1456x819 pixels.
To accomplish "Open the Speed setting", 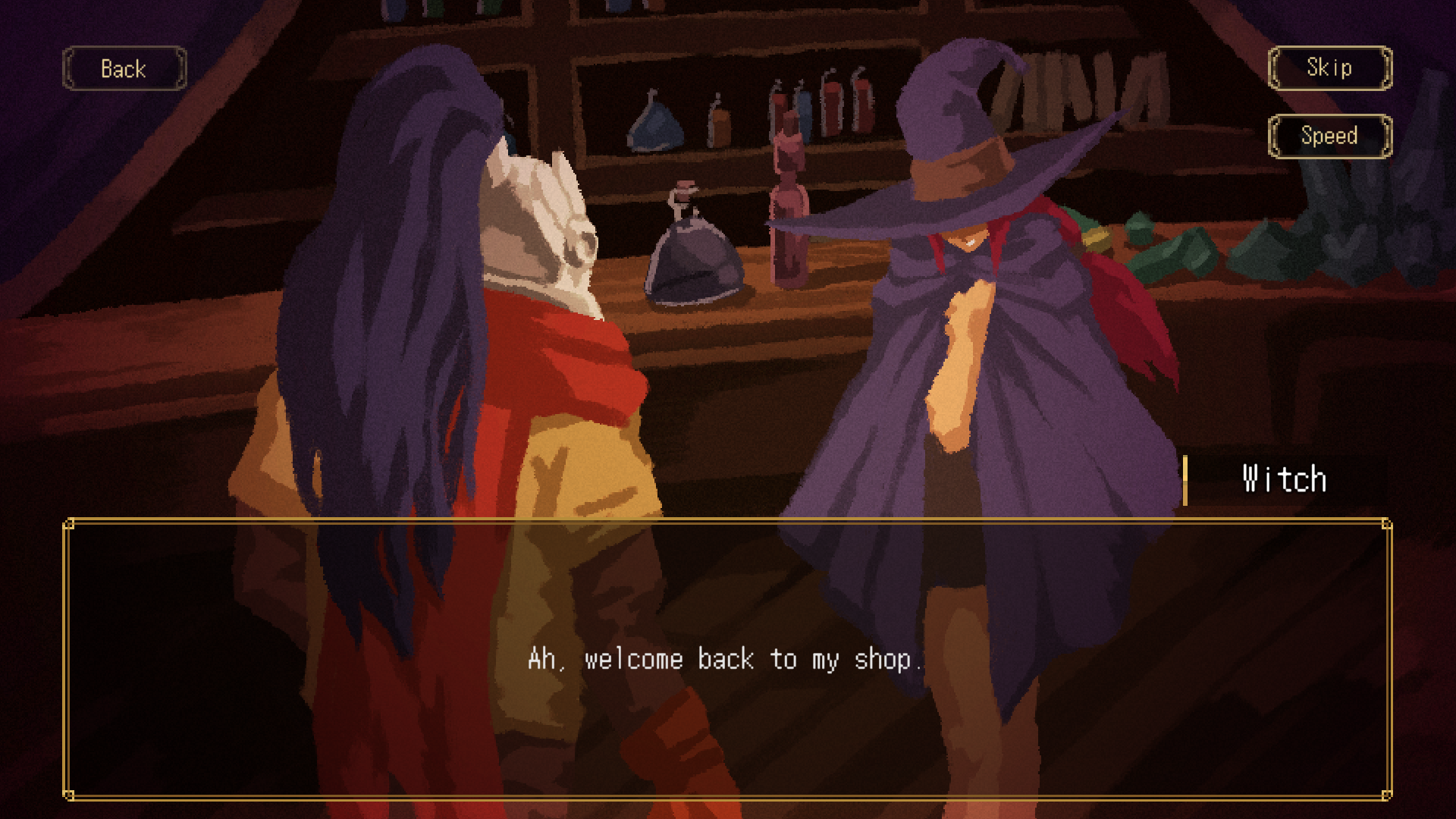I will 1329,136.
